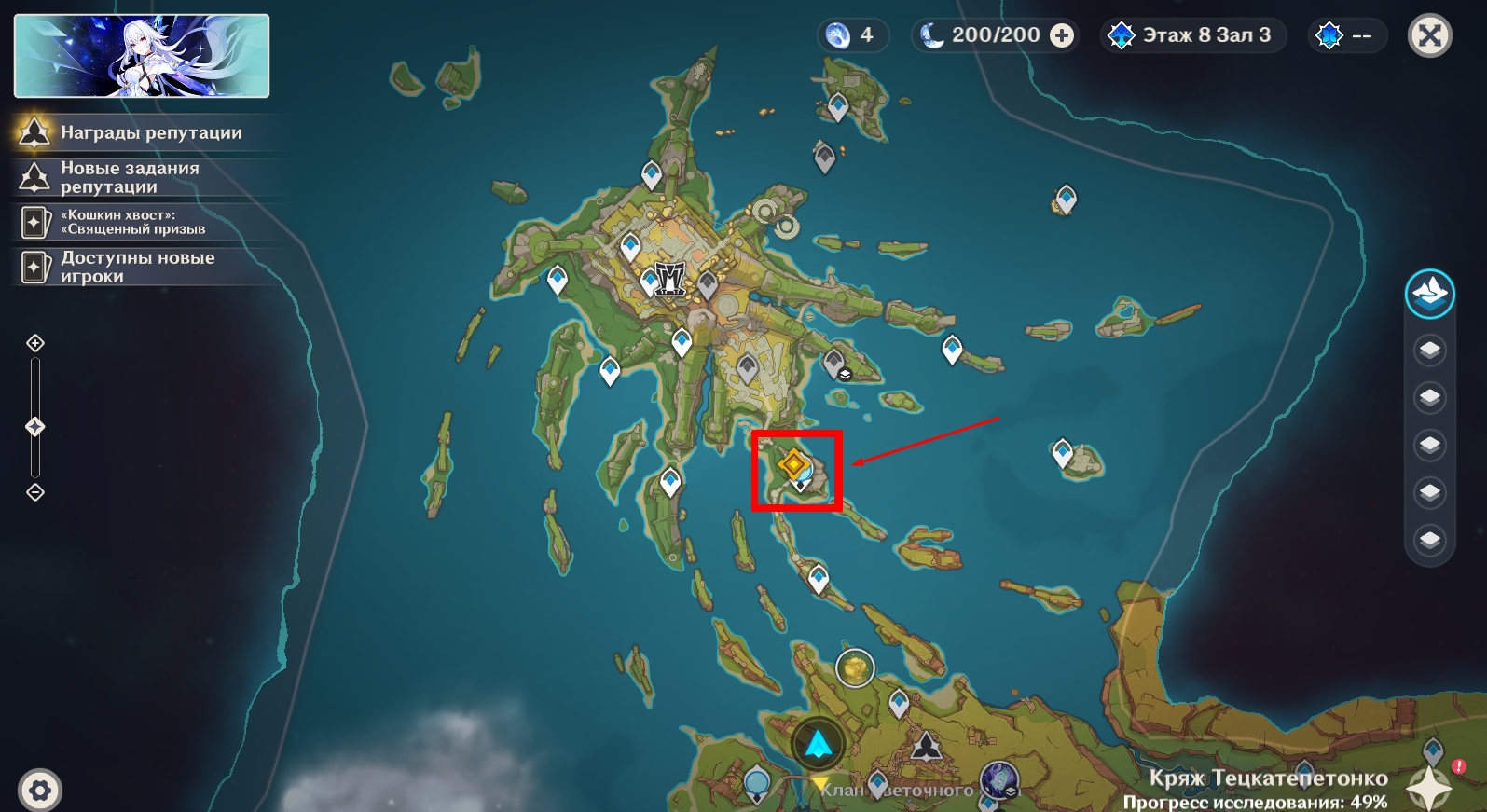Zoom in the map with the plus diamond

tap(35, 343)
